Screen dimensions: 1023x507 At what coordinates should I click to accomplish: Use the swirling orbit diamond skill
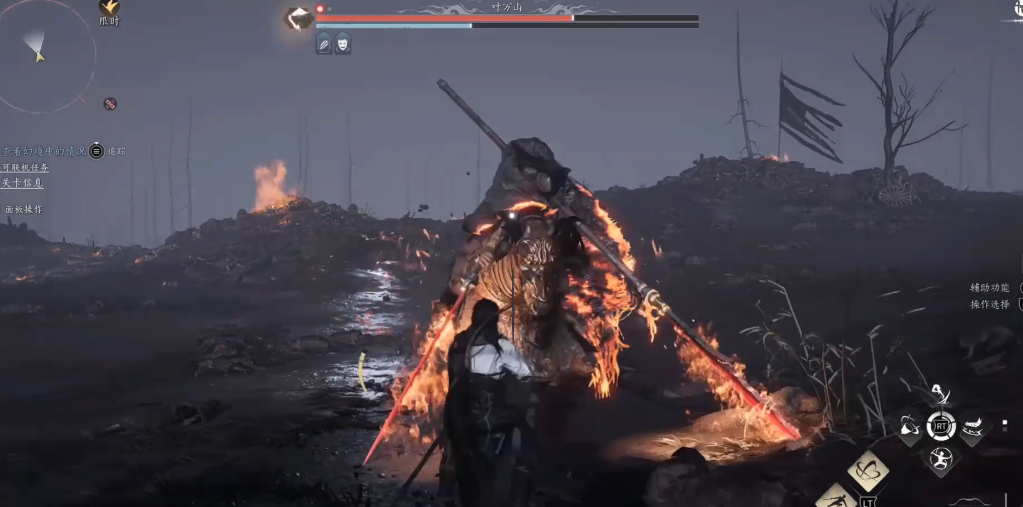point(868,470)
